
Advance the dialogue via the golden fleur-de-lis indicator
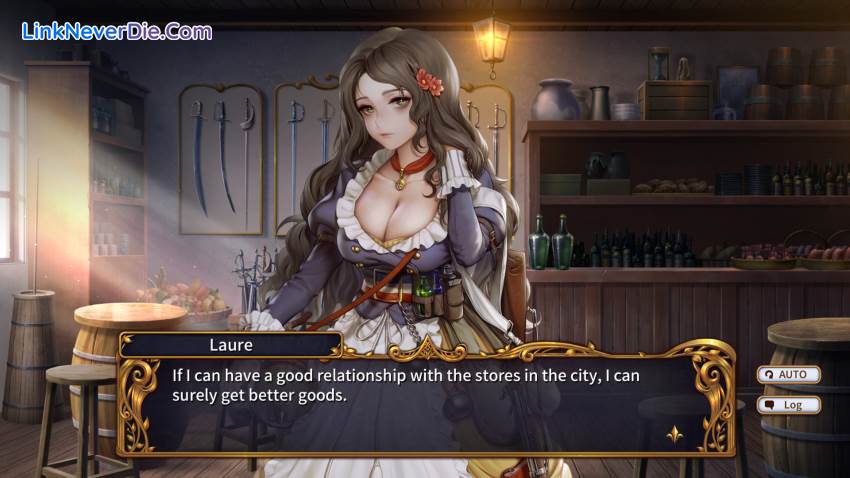674,434
